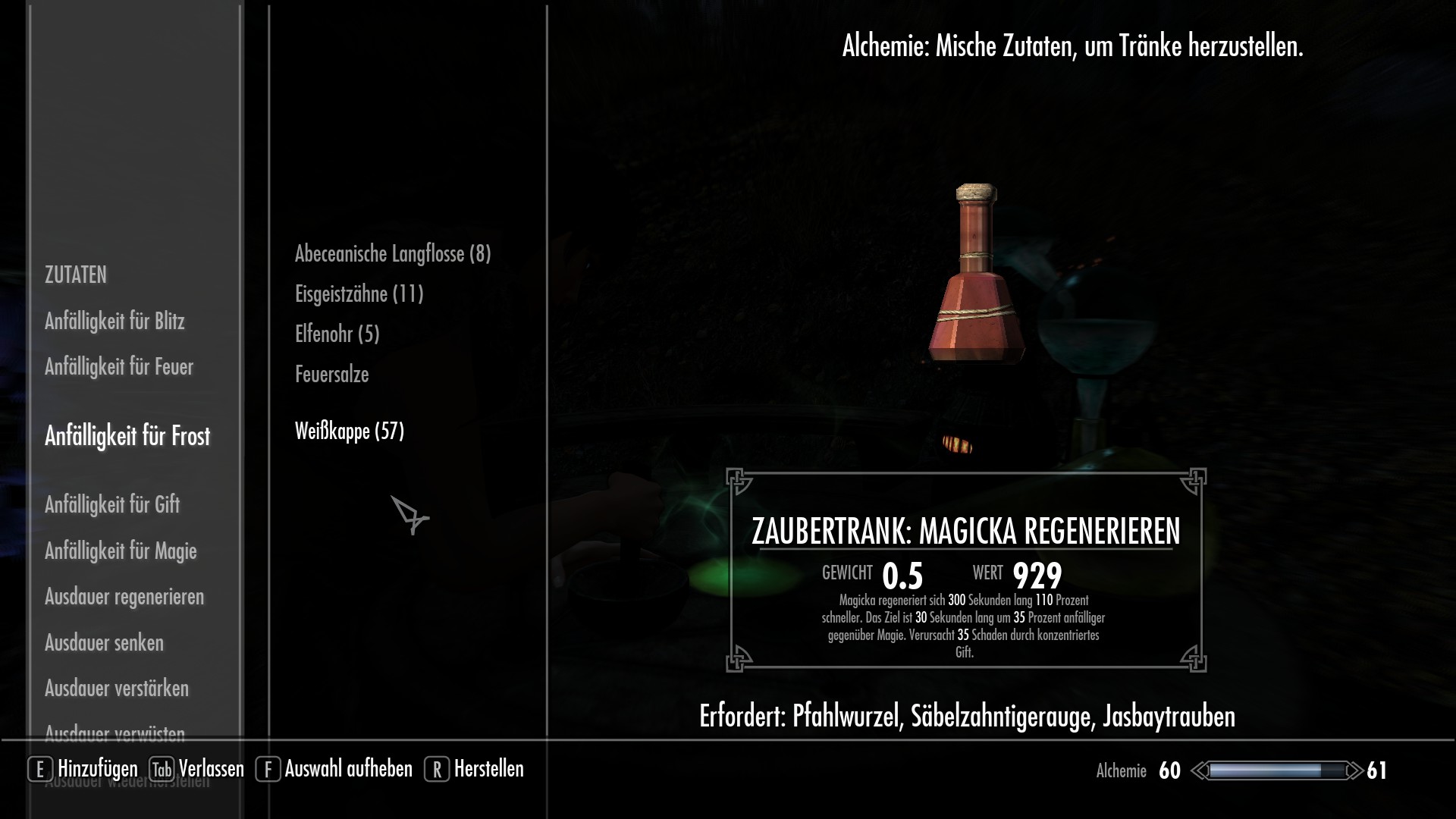Screen dimensions: 1456x819
Task: Click the F key icon beside Auswahl aufheben
Action: [267, 769]
